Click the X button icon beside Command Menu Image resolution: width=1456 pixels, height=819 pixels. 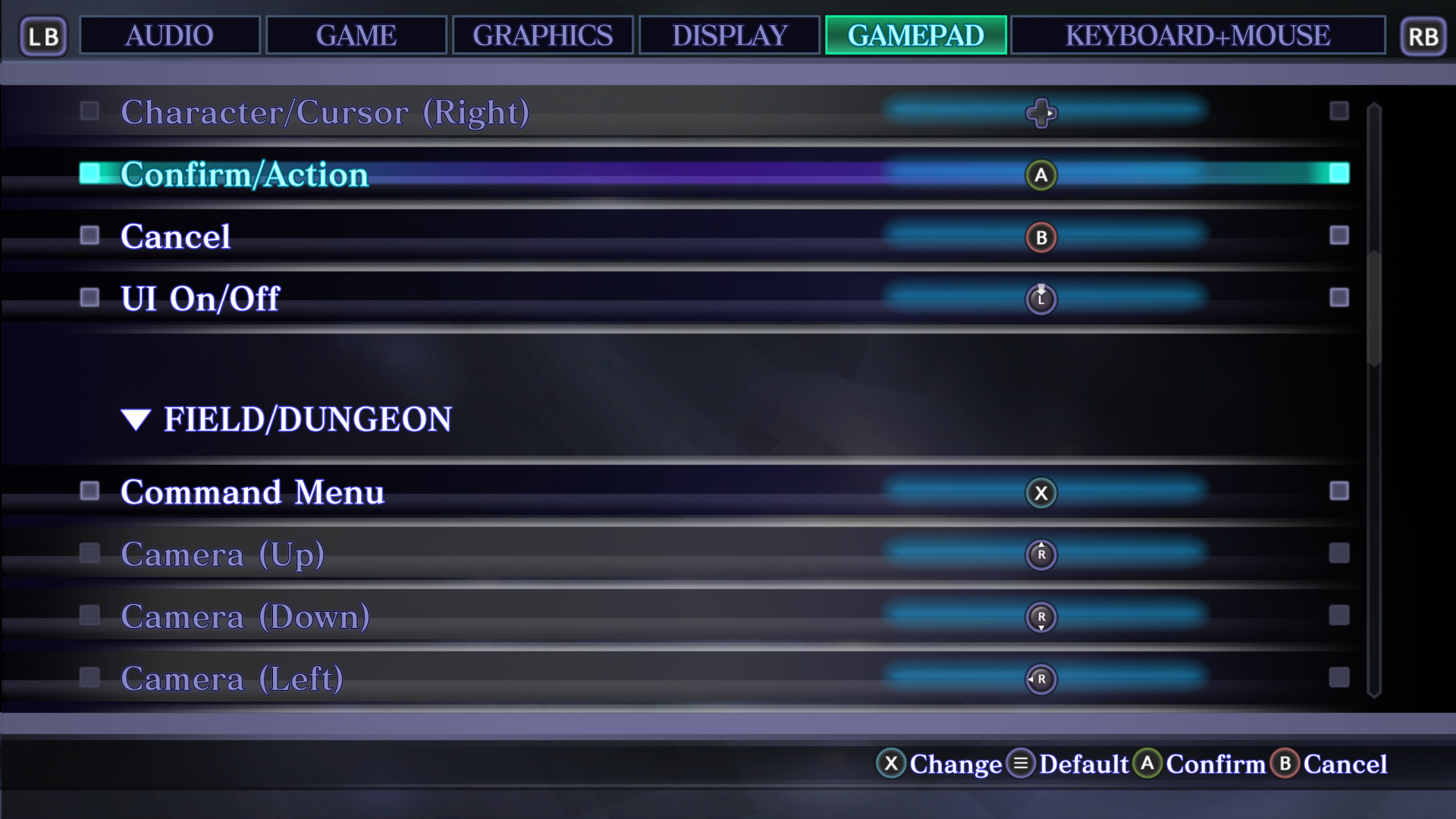[1041, 492]
